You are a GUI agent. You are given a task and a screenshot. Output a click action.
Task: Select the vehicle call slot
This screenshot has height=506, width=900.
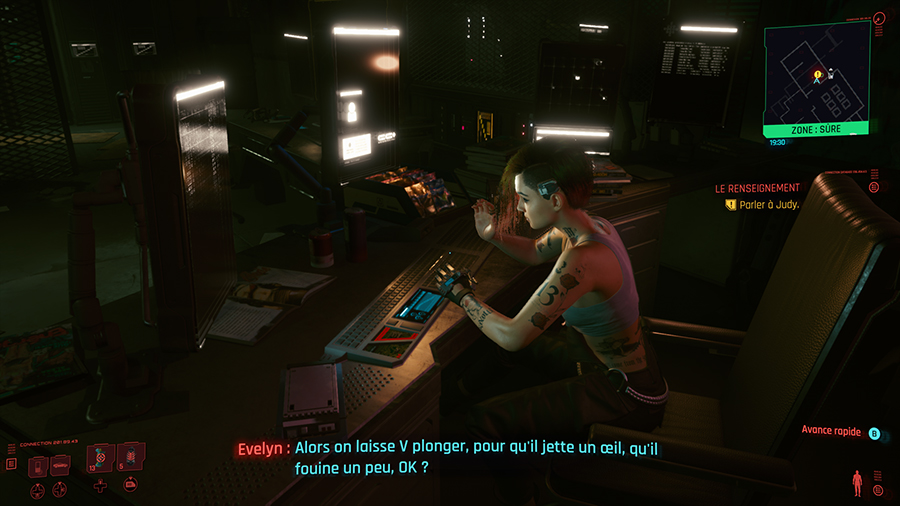tap(59, 465)
